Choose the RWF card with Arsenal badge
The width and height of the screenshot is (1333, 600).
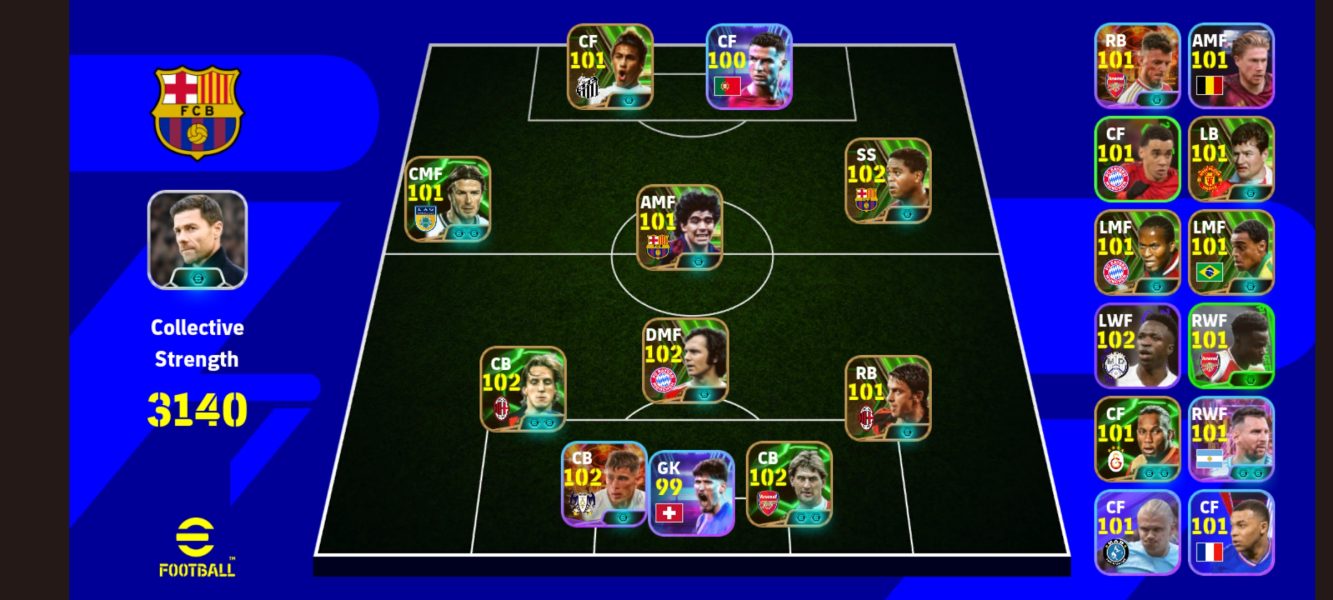click(x=1231, y=346)
